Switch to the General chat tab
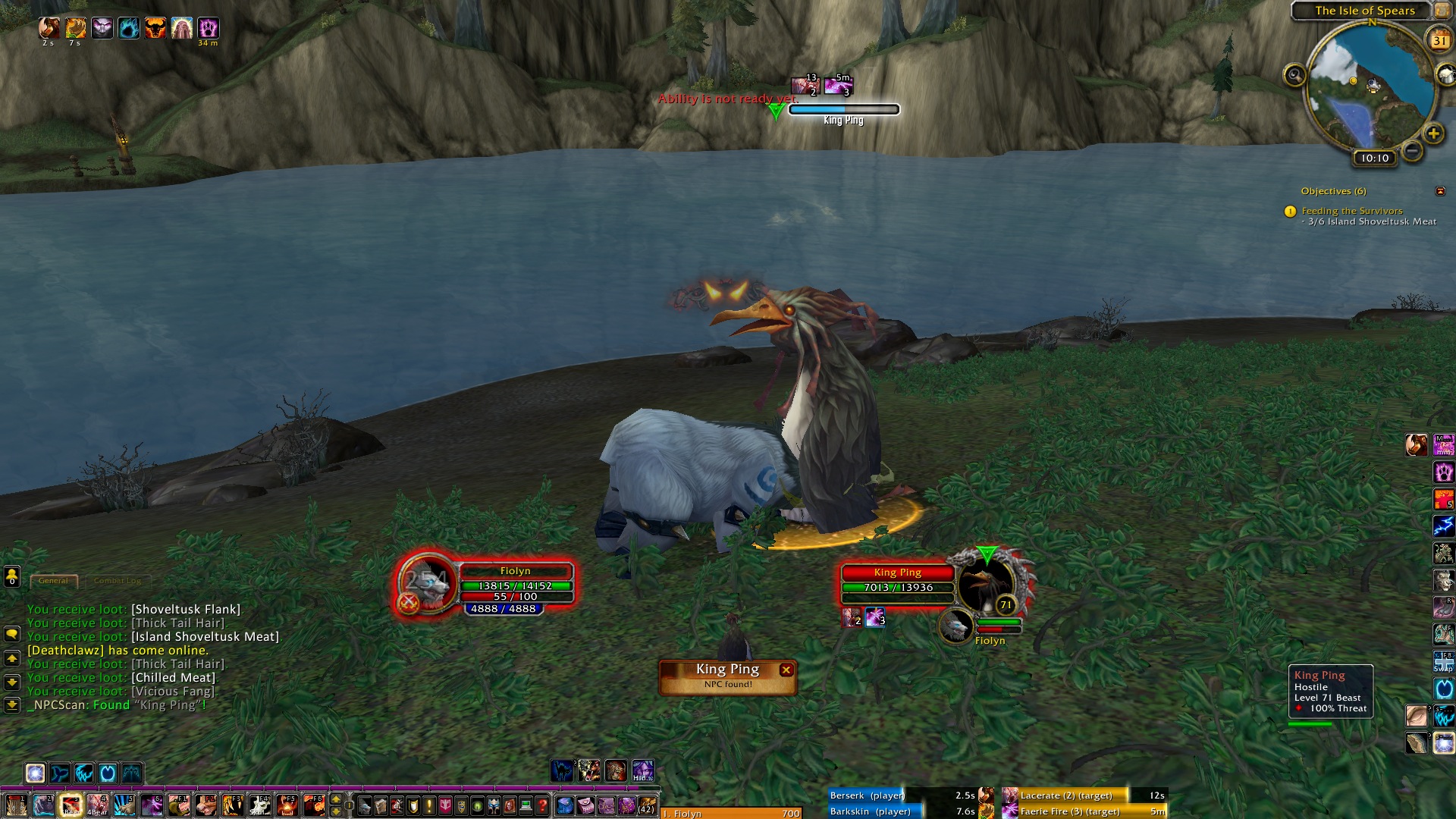 click(x=53, y=581)
